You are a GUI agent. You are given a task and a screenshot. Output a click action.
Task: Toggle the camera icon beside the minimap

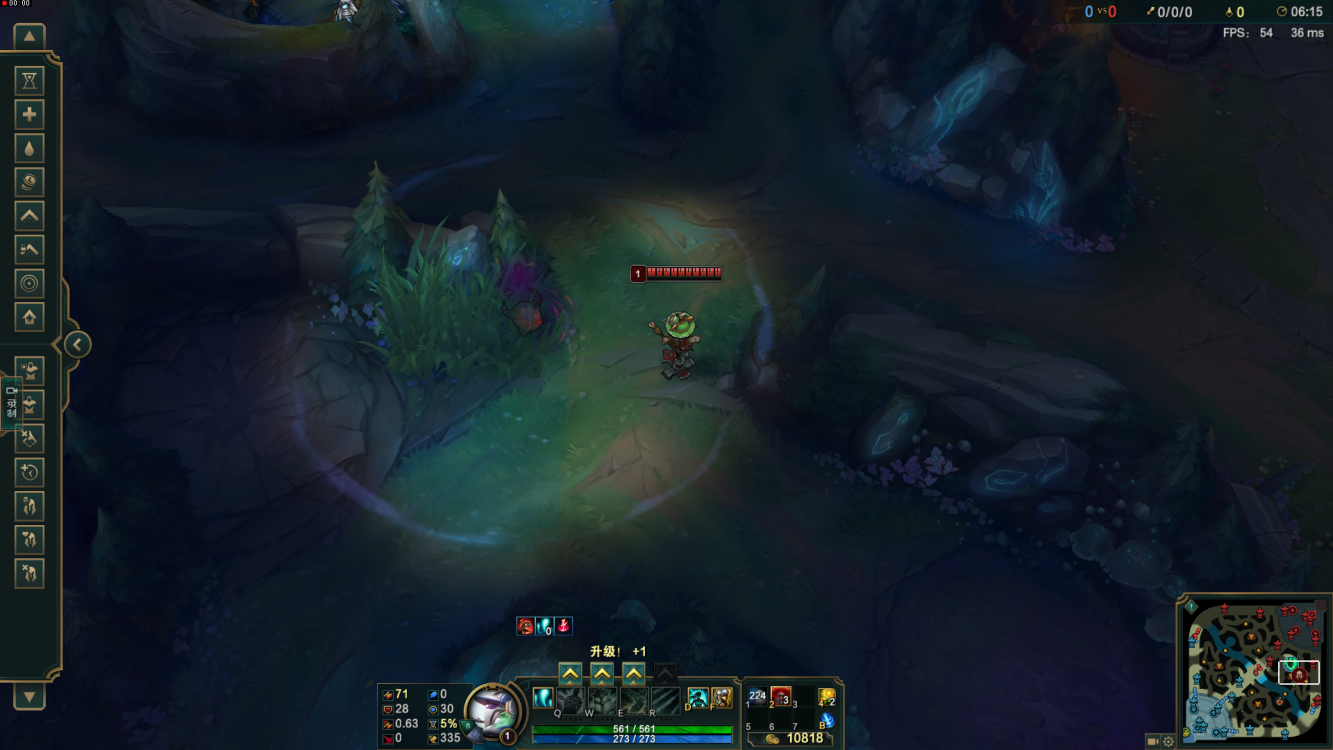pyautogui.click(x=1153, y=742)
